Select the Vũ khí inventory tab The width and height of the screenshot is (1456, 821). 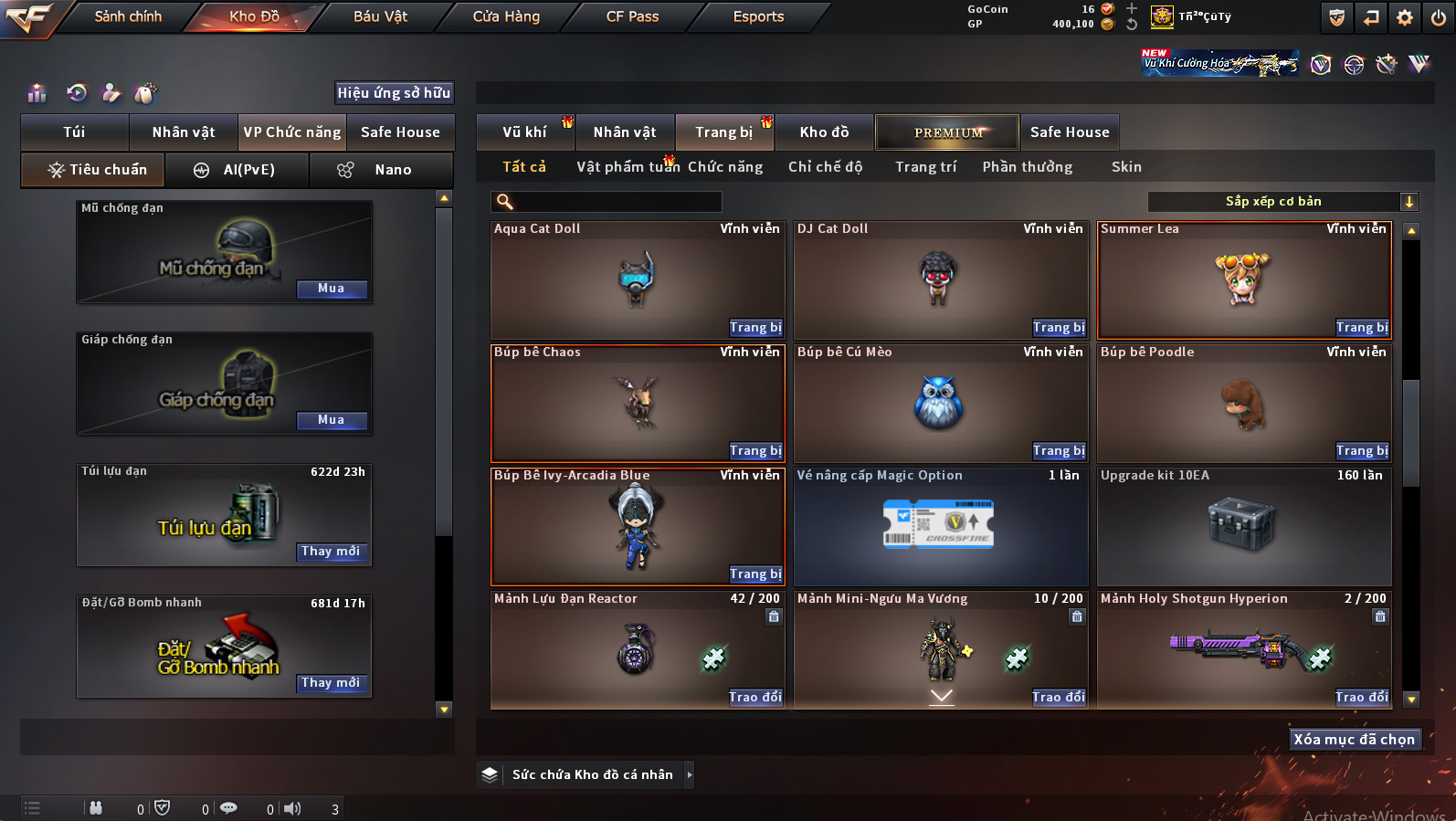click(524, 132)
